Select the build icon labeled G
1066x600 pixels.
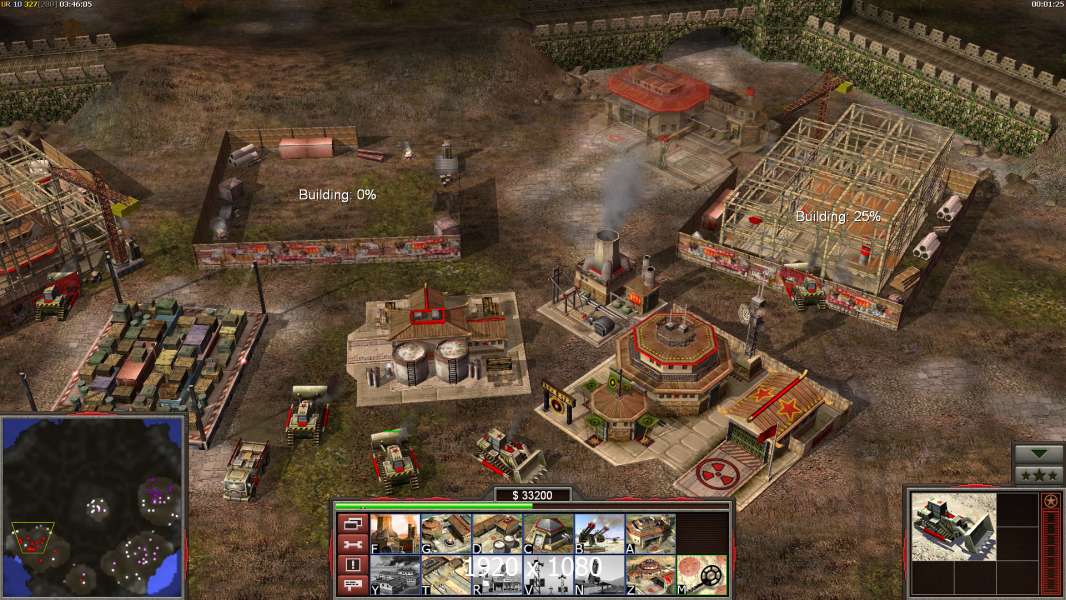pyautogui.click(x=445, y=533)
